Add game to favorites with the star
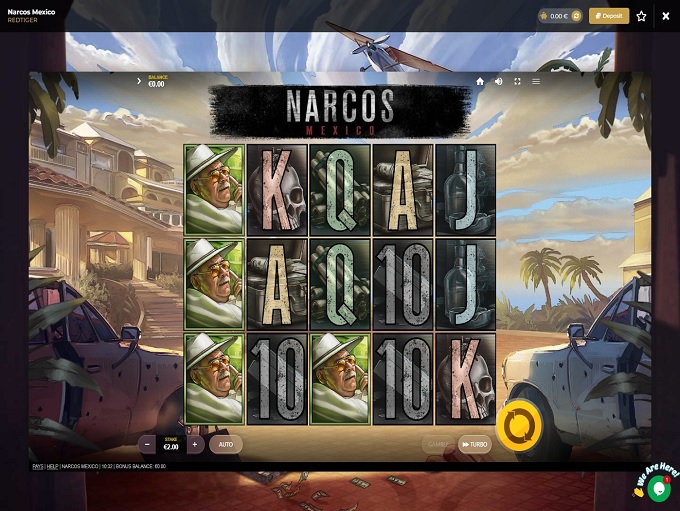The image size is (680, 511). coord(641,16)
